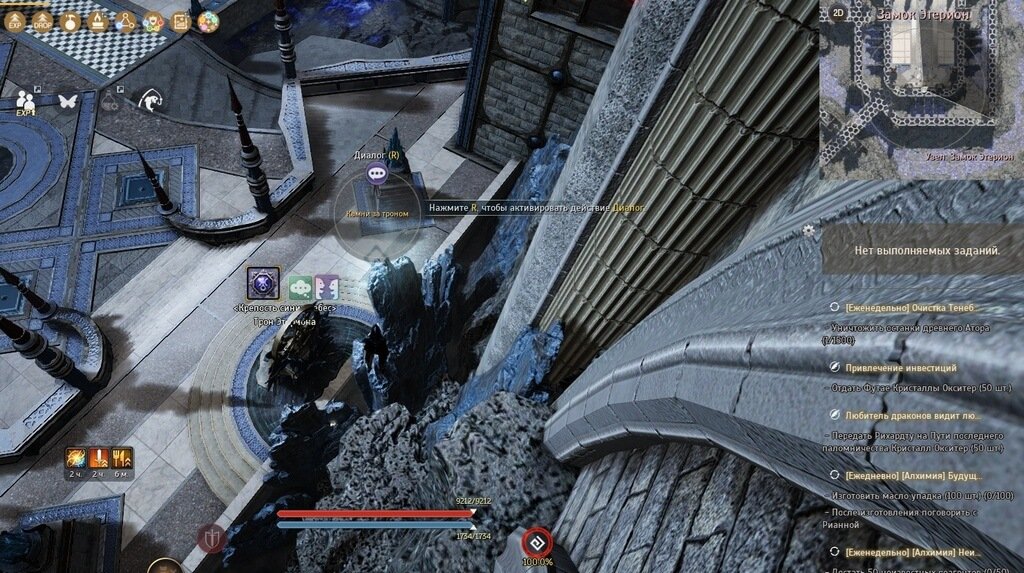Open the triangle node network icon
1024x573 pixels.
(126, 21)
